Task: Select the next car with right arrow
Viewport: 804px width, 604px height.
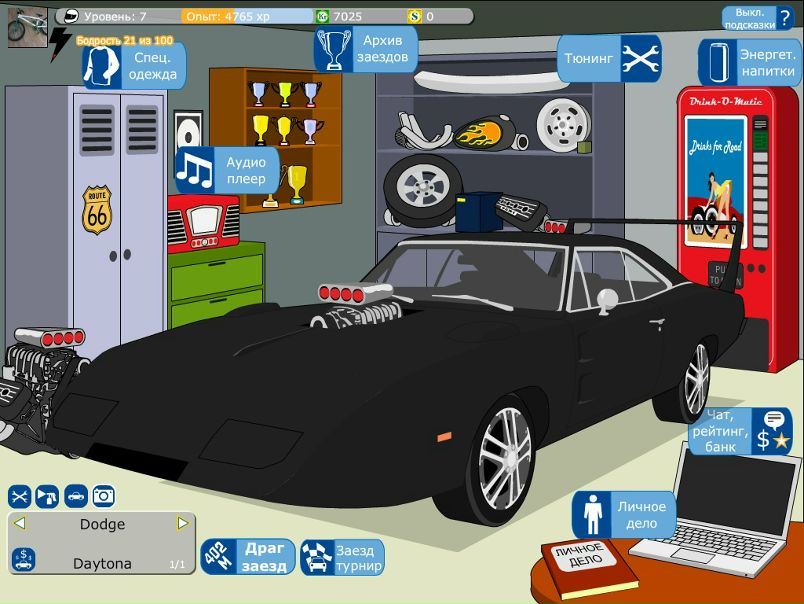Action: point(183,523)
